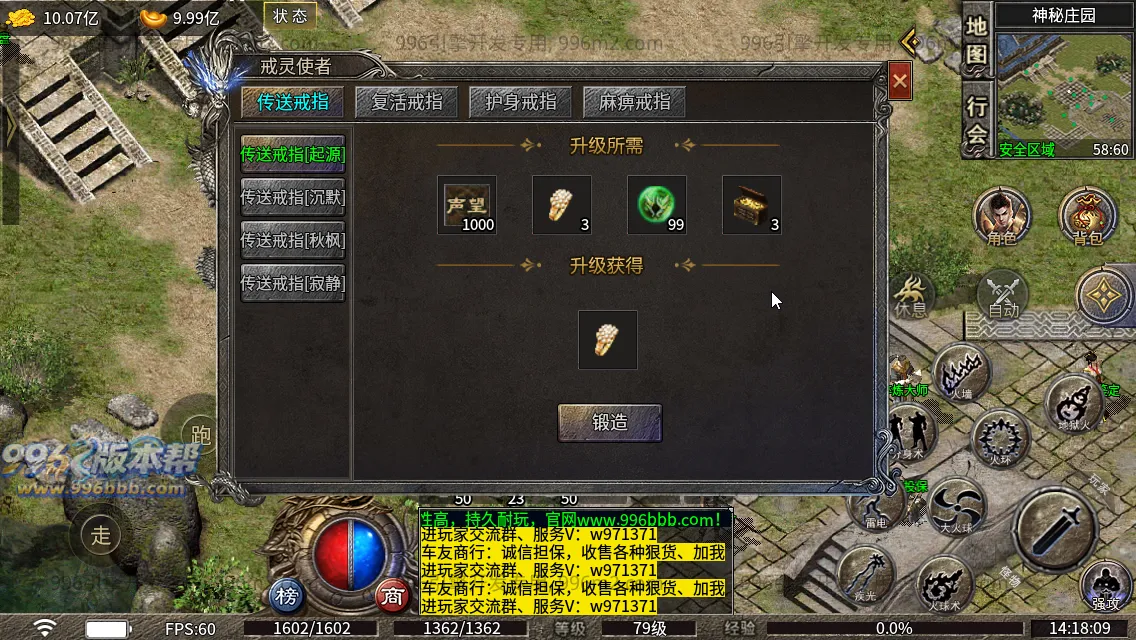Open the 护身戒指 tab

520,102
